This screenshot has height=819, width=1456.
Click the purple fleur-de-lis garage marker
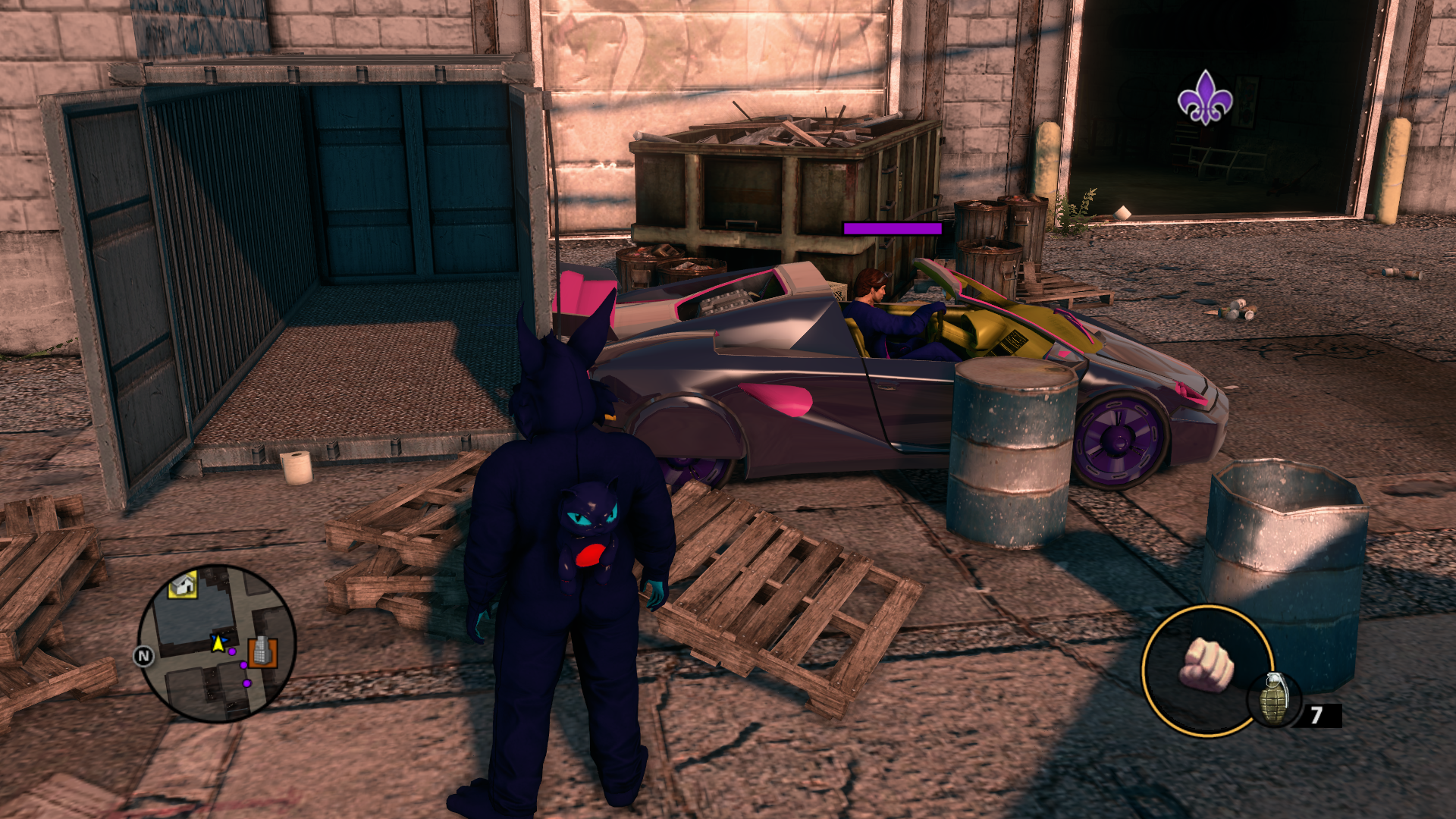(x=1205, y=98)
